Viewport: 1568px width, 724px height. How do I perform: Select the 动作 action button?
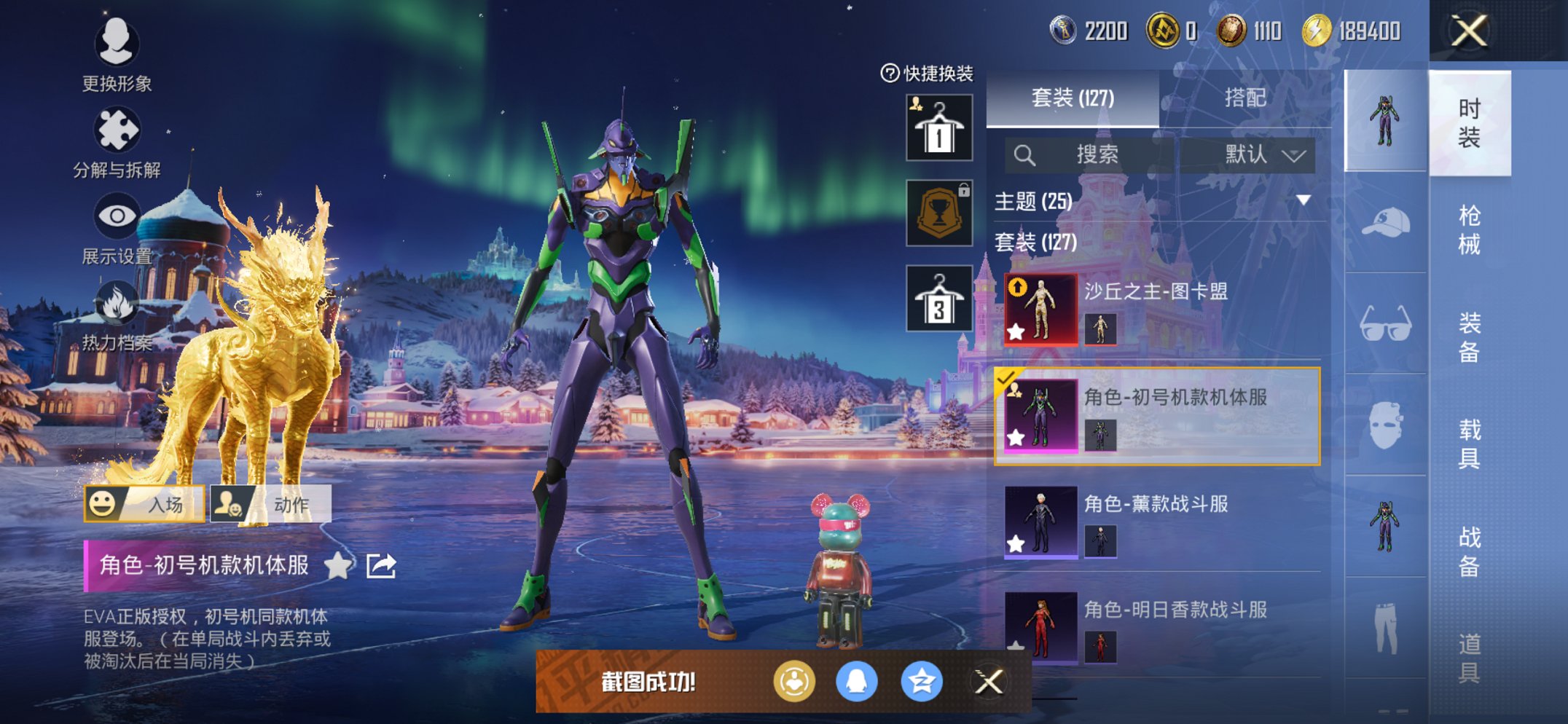[x=271, y=504]
